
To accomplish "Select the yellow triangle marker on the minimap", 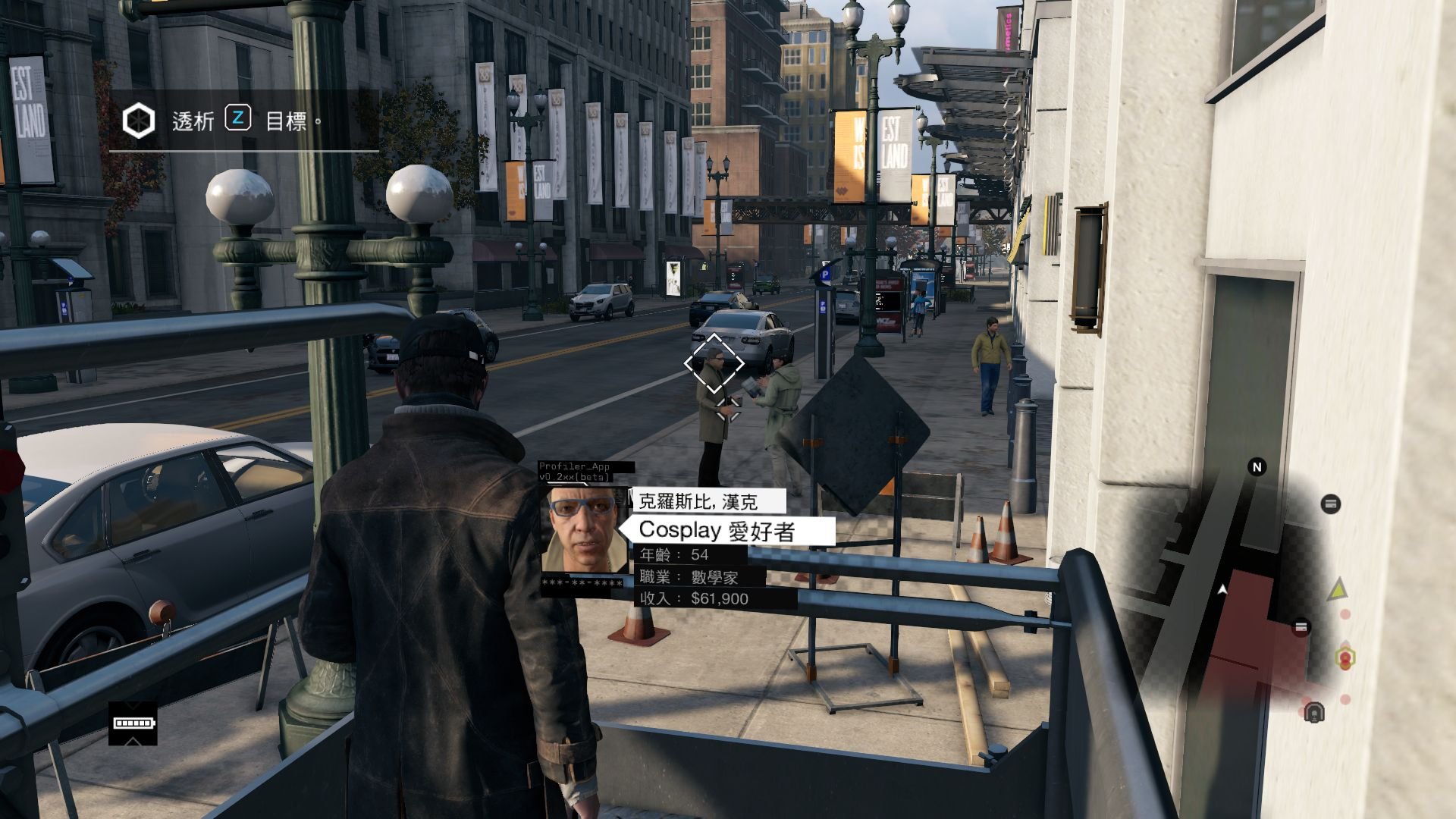I will click(x=1338, y=588).
